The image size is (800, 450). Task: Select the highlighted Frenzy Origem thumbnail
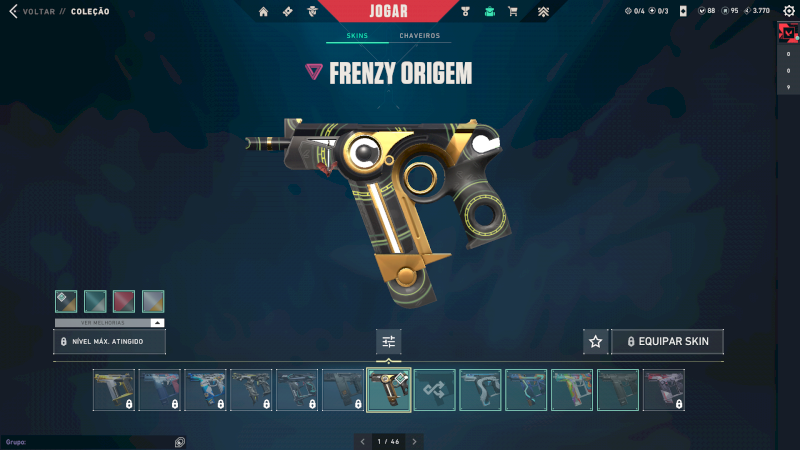point(389,390)
